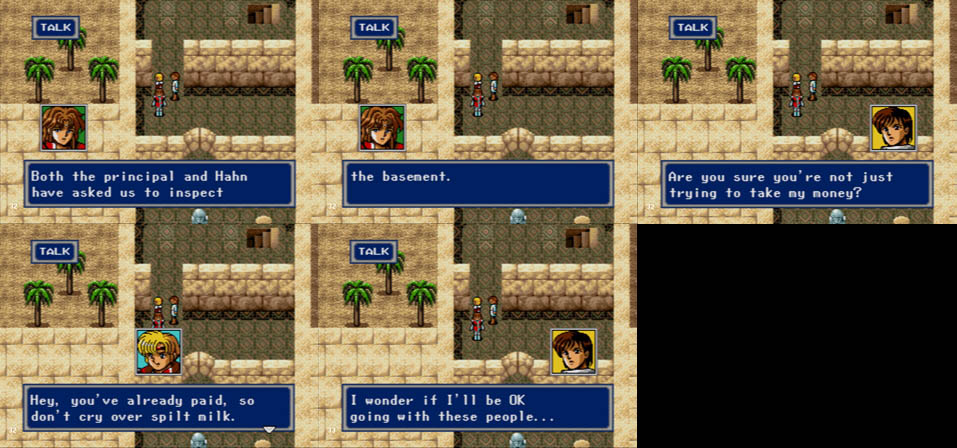Advance dialogue with the white down-arrow indicator
Viewport: 957px width, 448px height.
268,430
